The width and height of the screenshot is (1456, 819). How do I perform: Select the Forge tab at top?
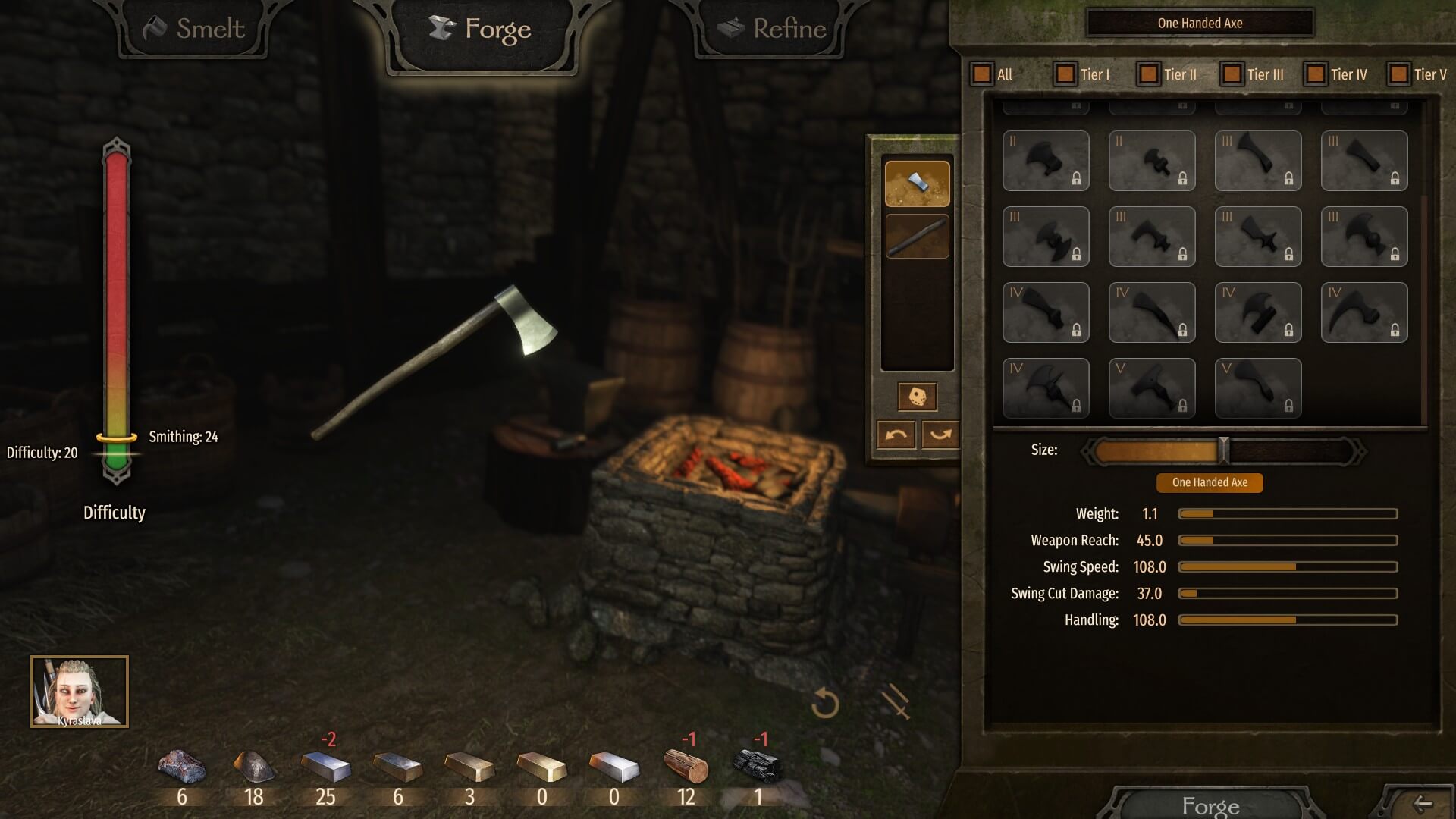point(481,30)
